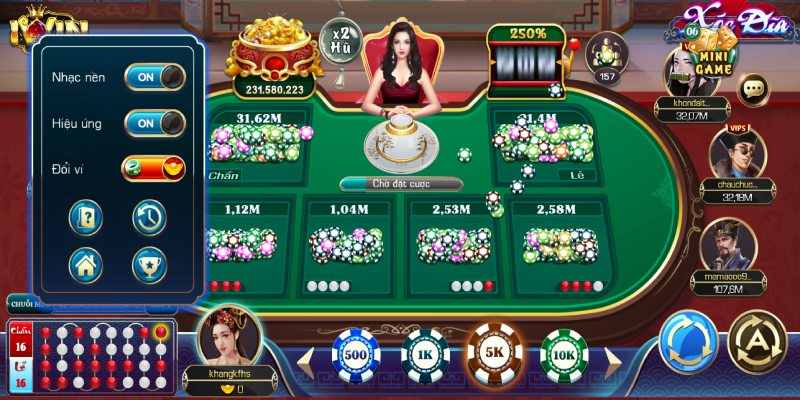This screenshot has height=400, width=800.
Task: Return home with the house button
Action: click(x=86, y=264)
